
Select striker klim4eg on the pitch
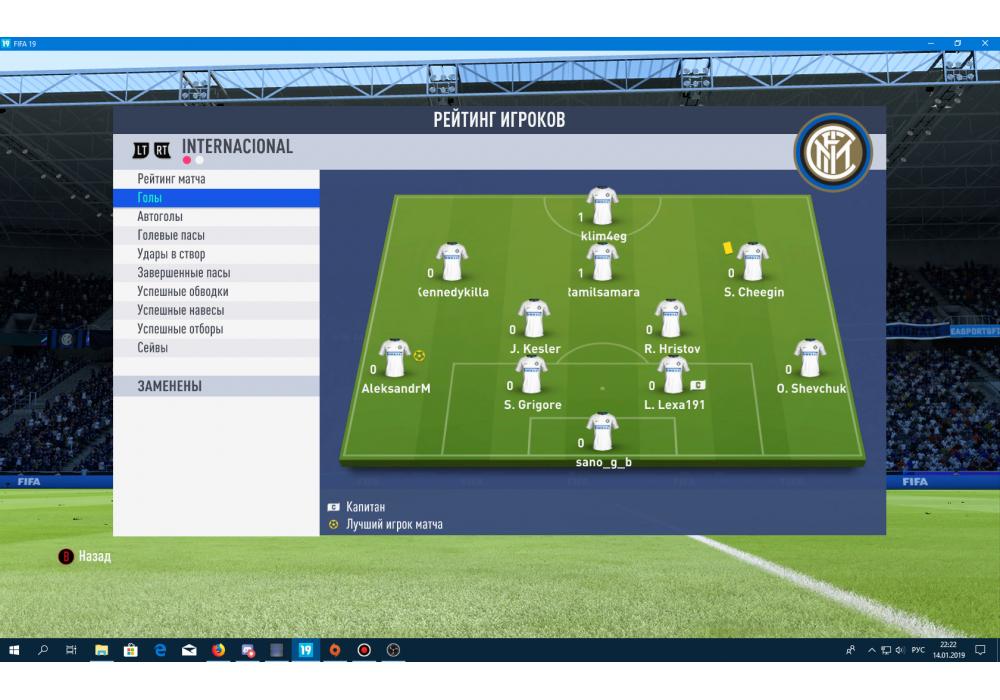[602, 207]
